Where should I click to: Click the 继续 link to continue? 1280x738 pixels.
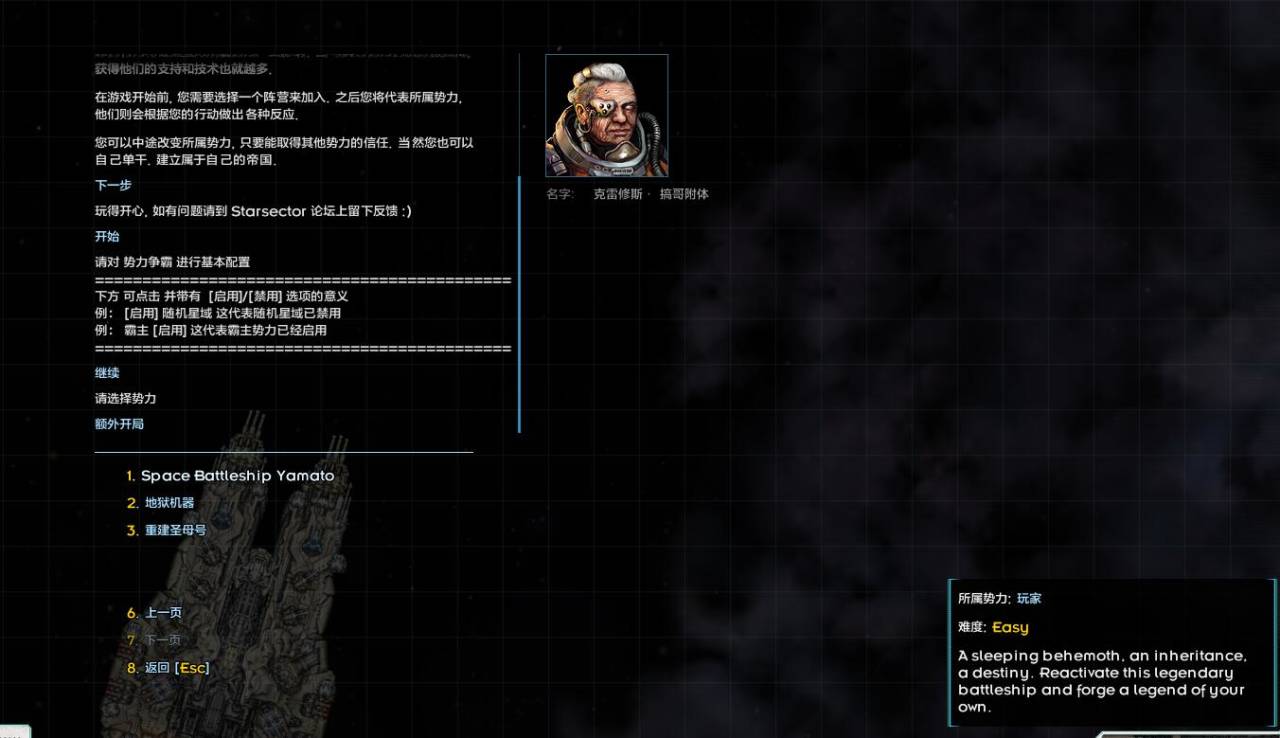(106, 373)
